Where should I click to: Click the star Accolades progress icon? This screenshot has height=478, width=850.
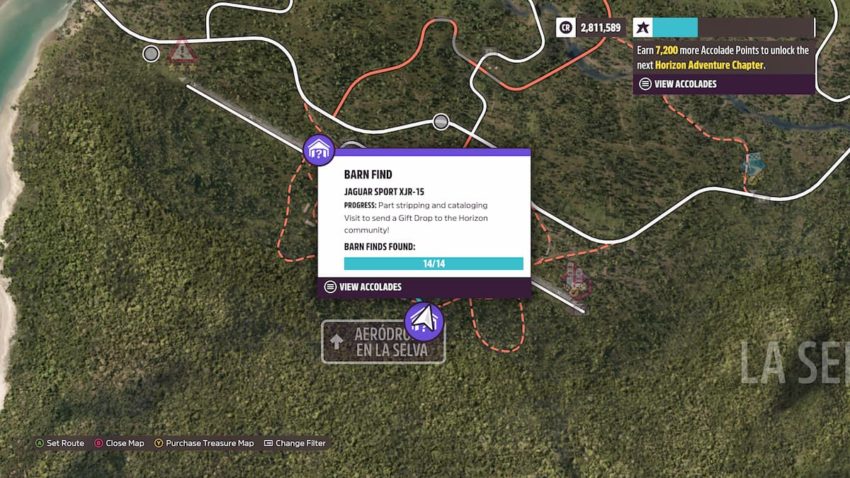coord(642,28)
